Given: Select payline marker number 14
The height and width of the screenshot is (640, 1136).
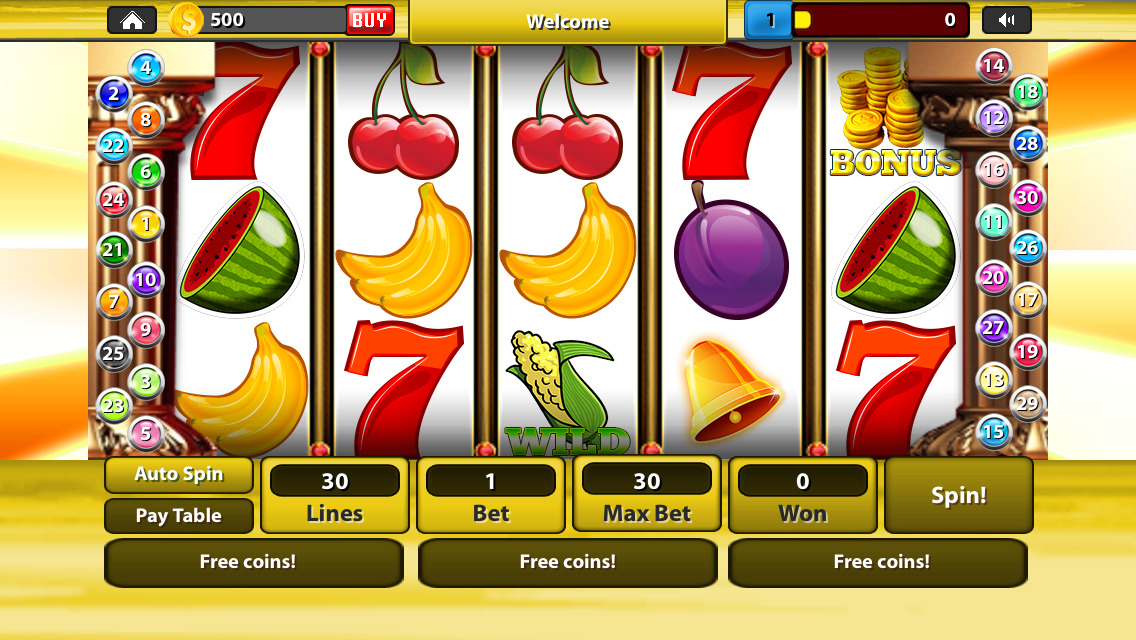Looking at the screenshot, I should coord(993,67).
